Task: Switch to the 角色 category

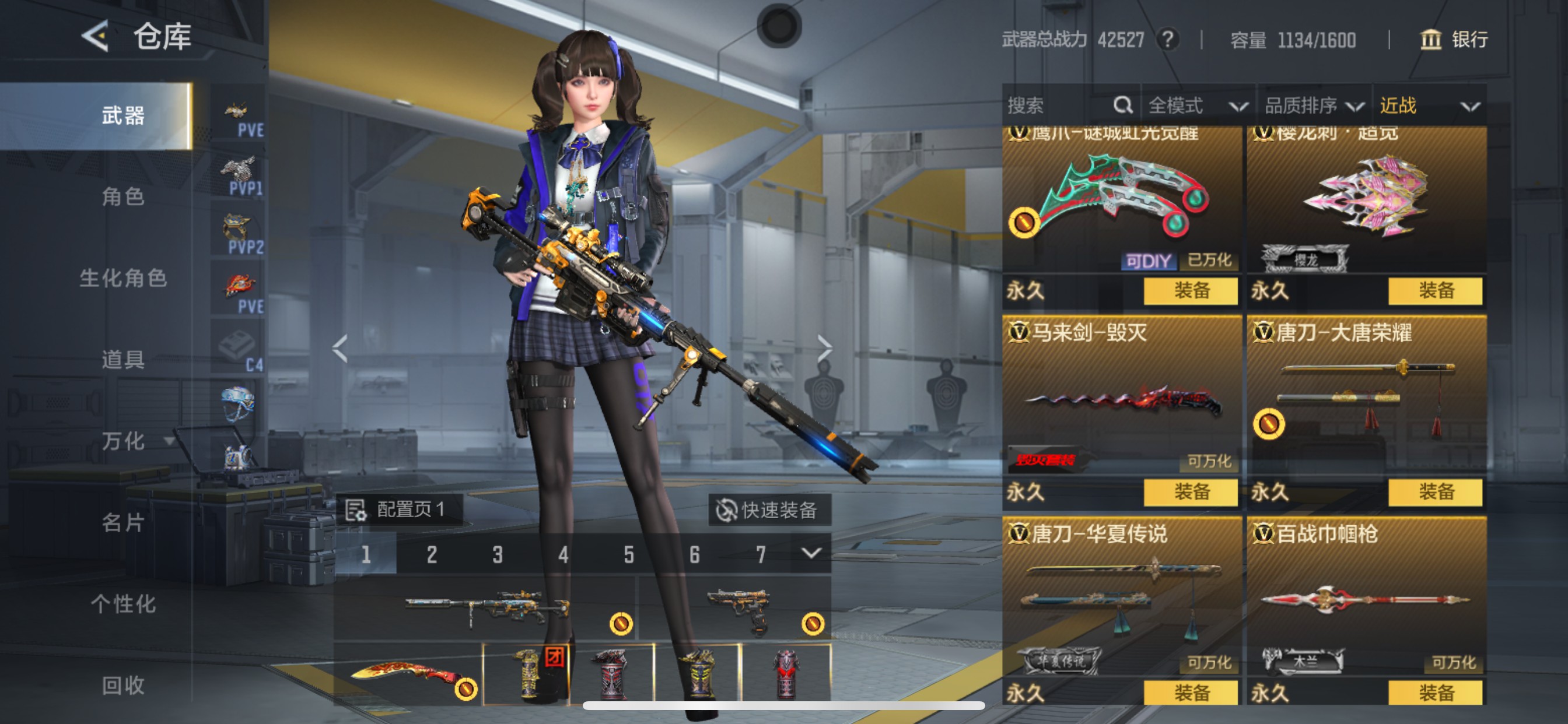Action: click(123, 196)
